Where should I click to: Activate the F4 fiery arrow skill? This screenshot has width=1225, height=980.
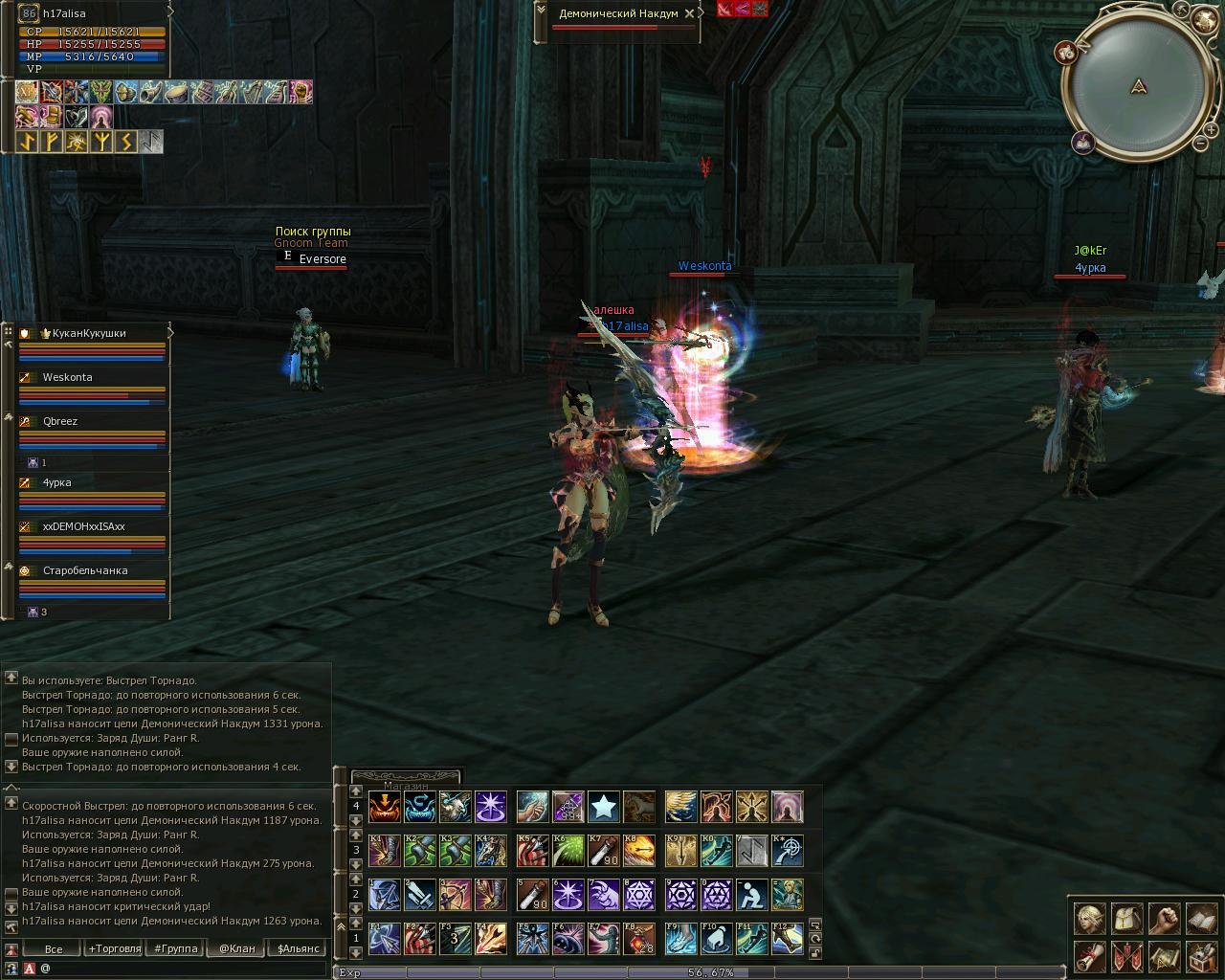[491, 939]
